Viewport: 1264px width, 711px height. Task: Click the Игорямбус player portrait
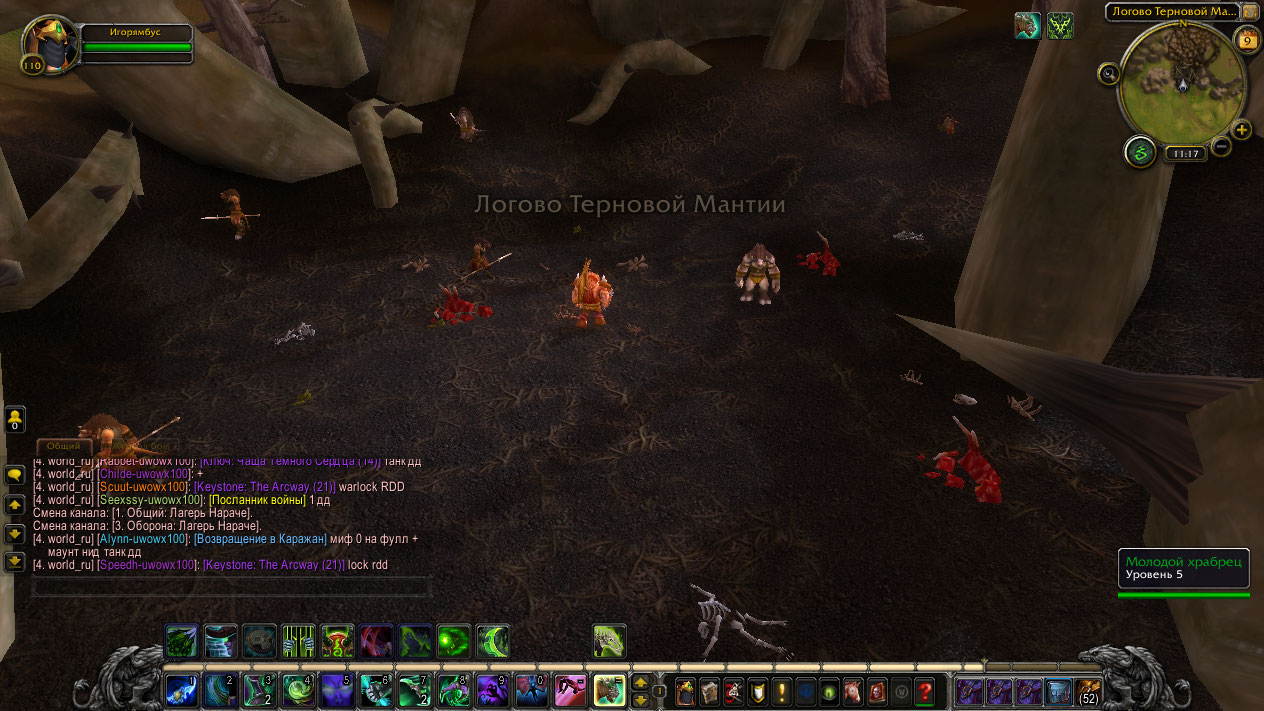50,44
